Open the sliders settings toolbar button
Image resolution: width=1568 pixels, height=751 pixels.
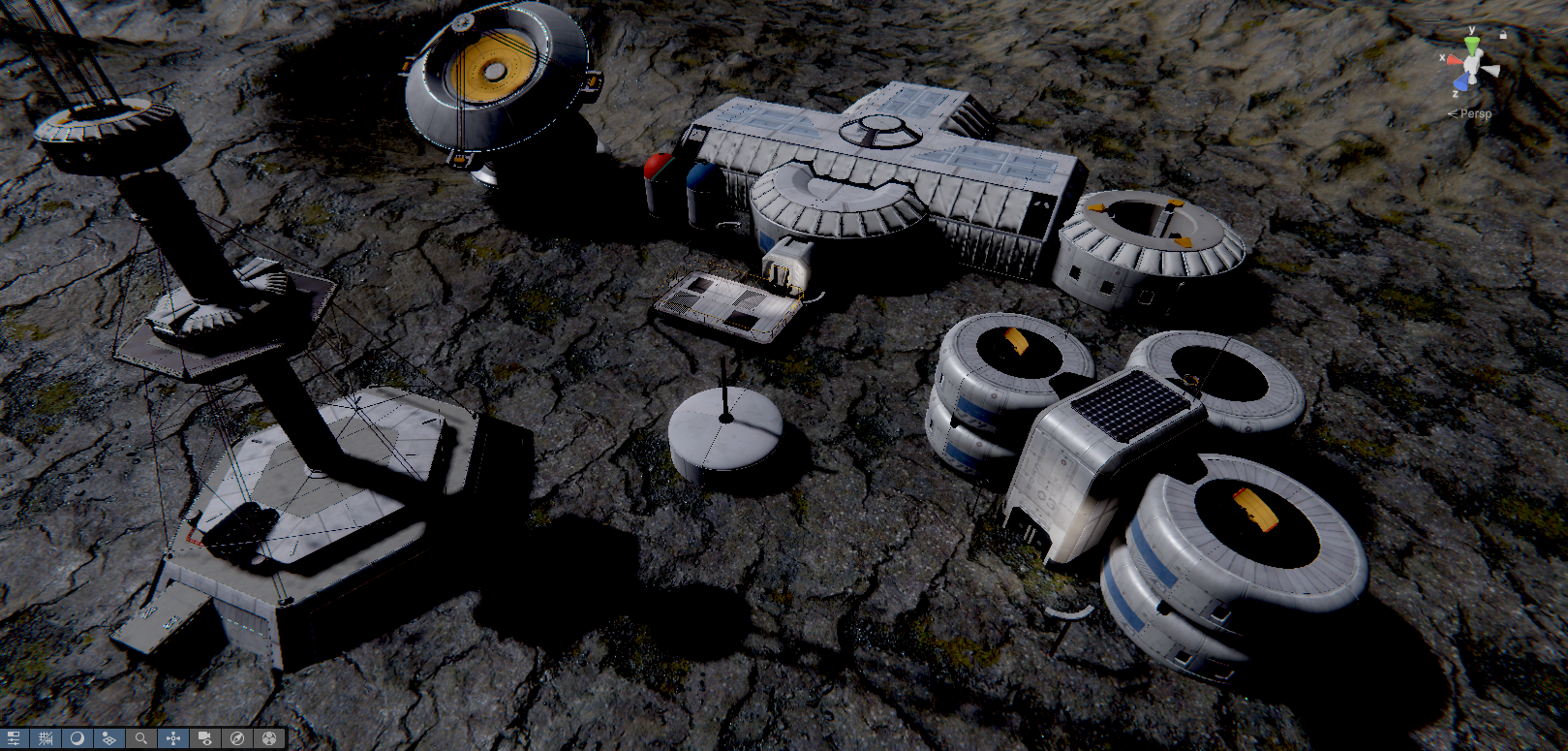(x=14, y=738)
